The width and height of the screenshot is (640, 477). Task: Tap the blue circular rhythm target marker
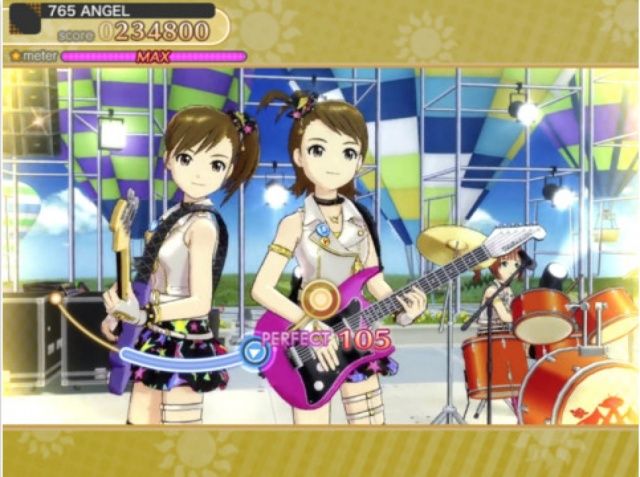[x=254, y=350]
